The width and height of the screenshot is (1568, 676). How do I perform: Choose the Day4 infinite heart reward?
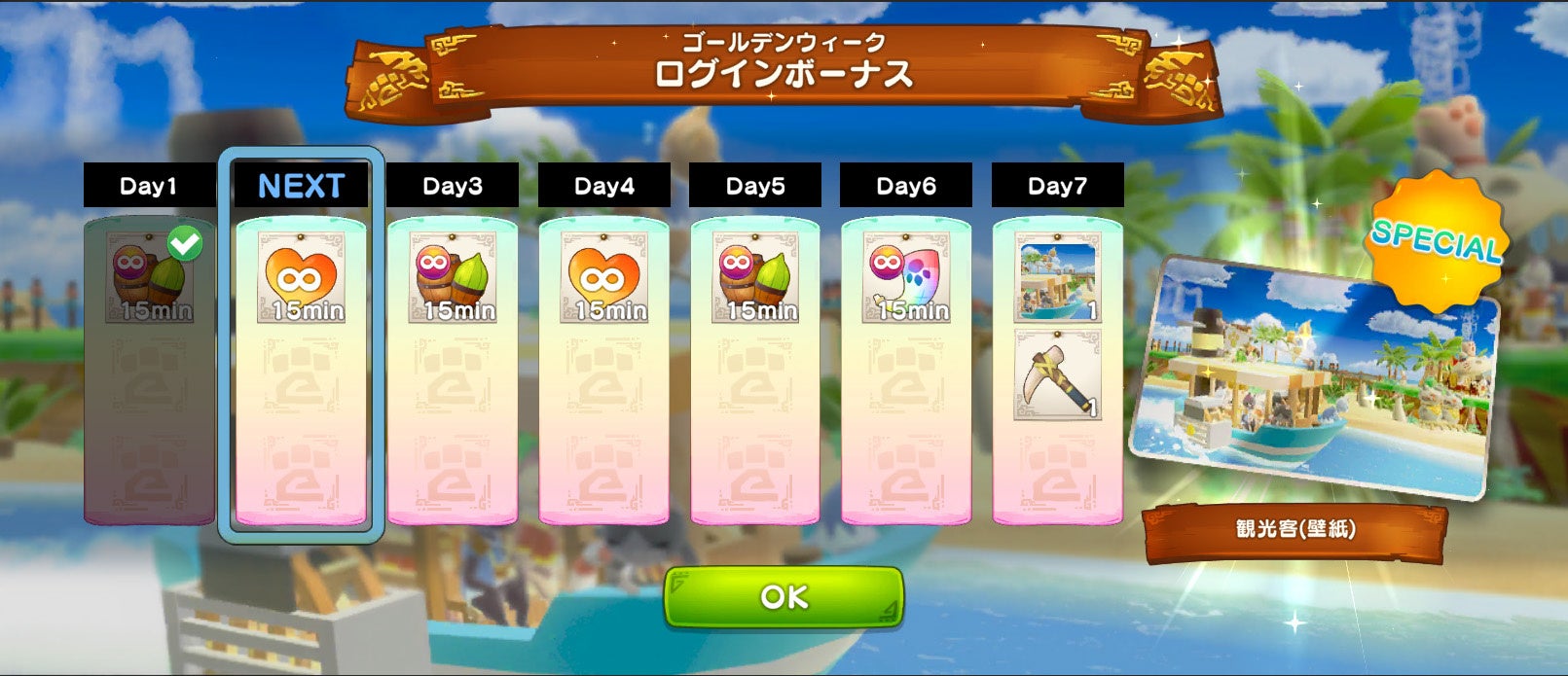point(603,277)
